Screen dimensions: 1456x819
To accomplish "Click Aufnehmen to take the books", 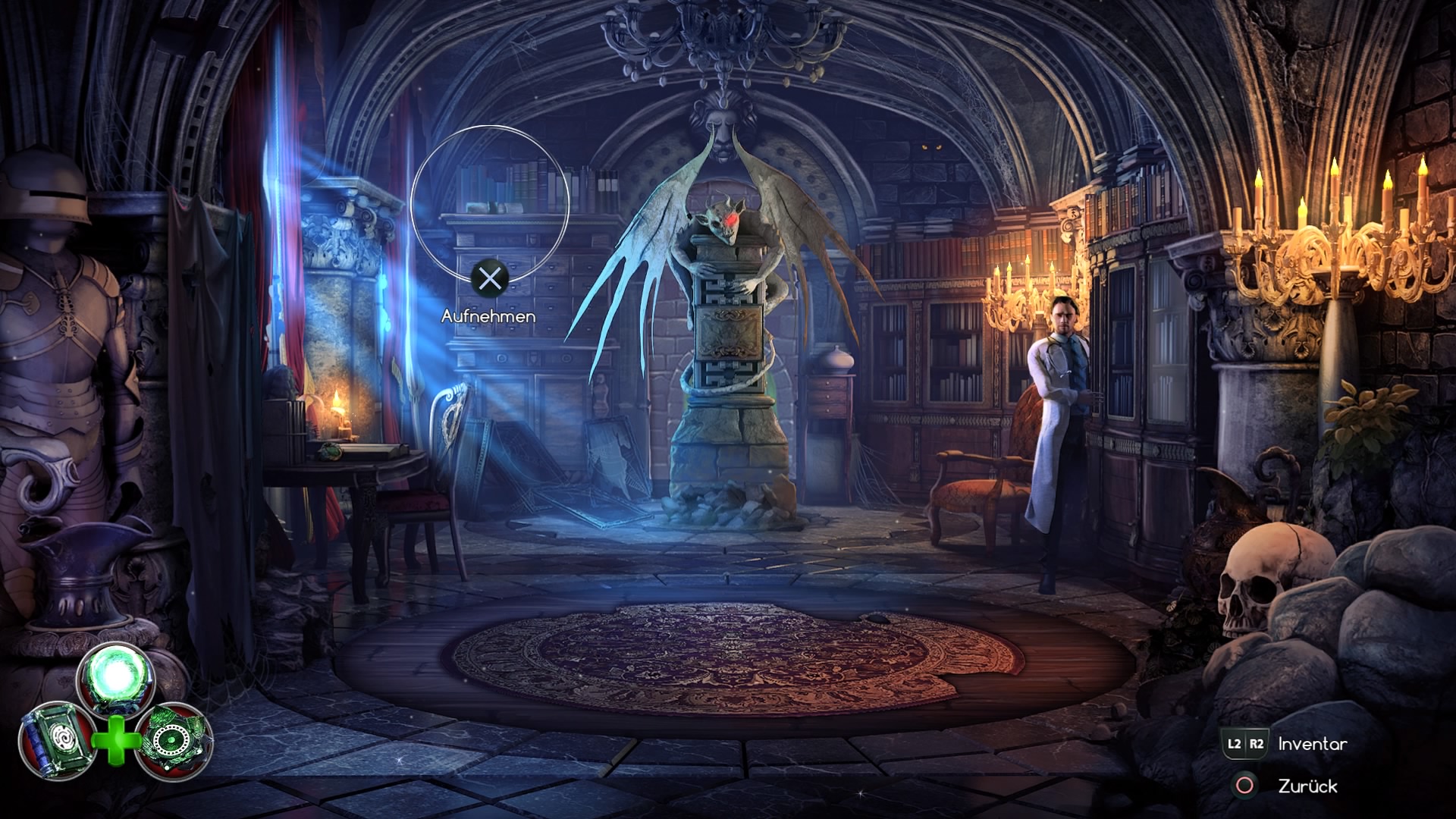I will pos(491,316).
